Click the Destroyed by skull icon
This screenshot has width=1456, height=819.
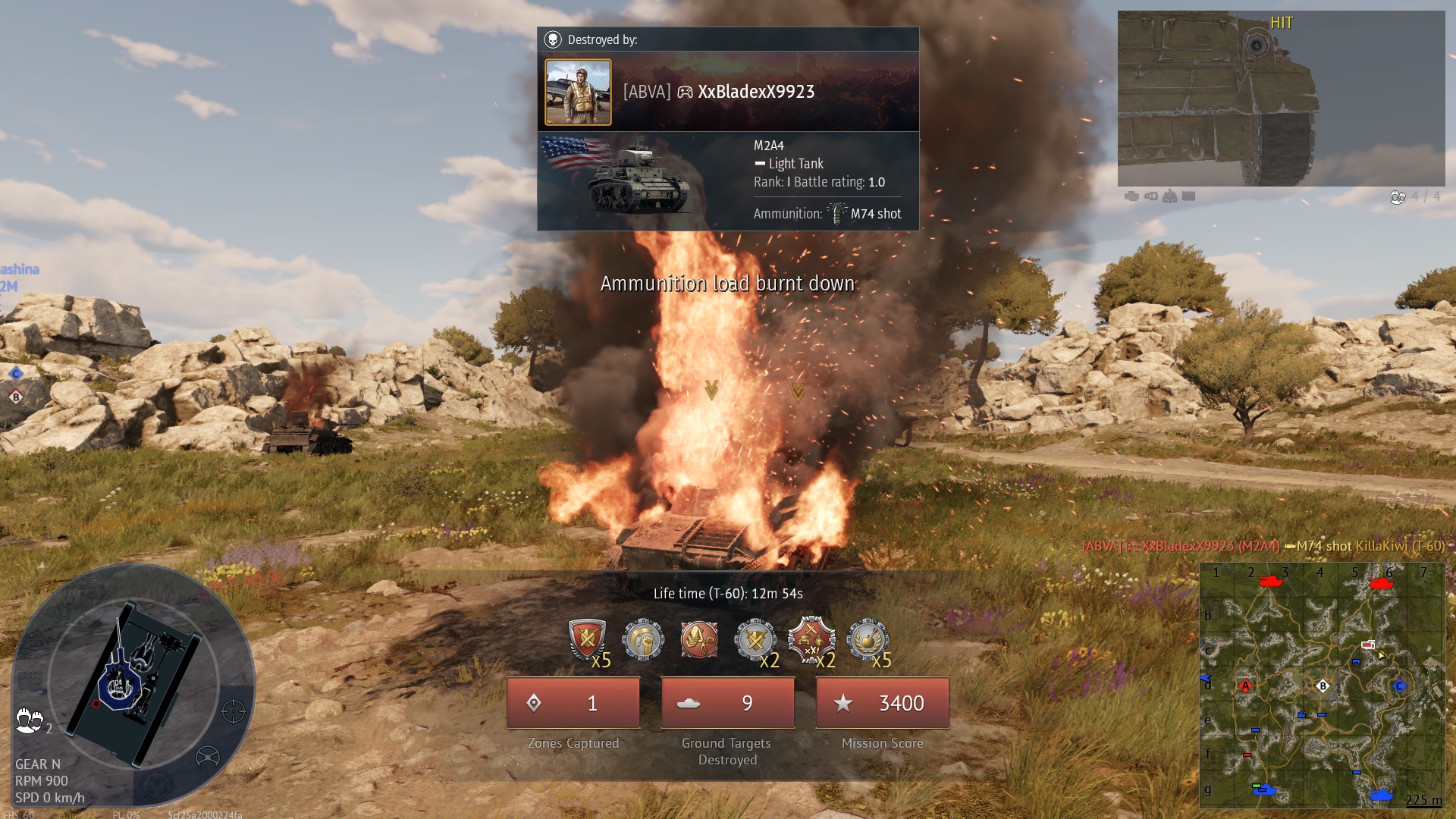tap(553, 39)
